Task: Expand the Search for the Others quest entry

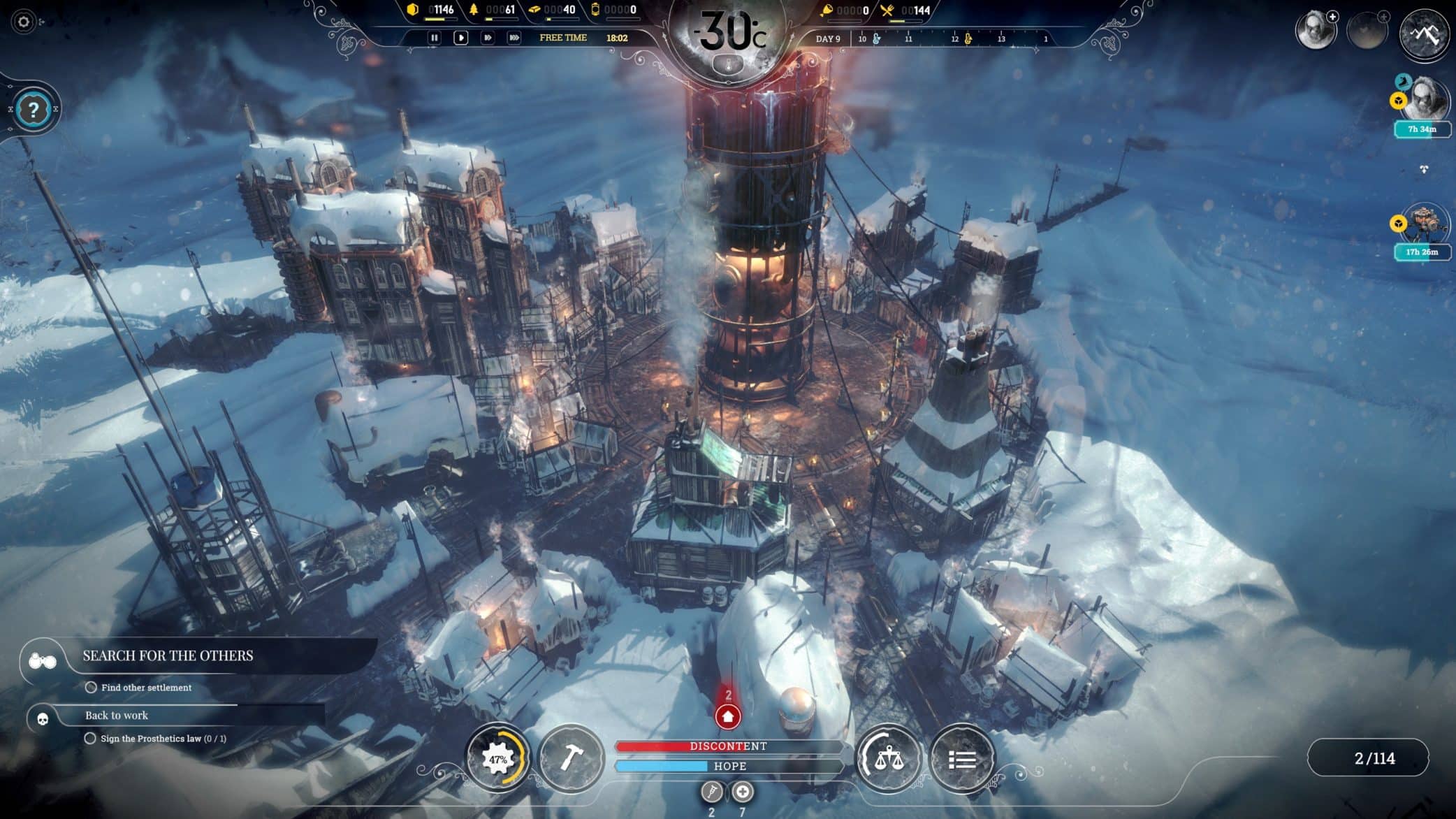Action: click(x=168, y=656)
